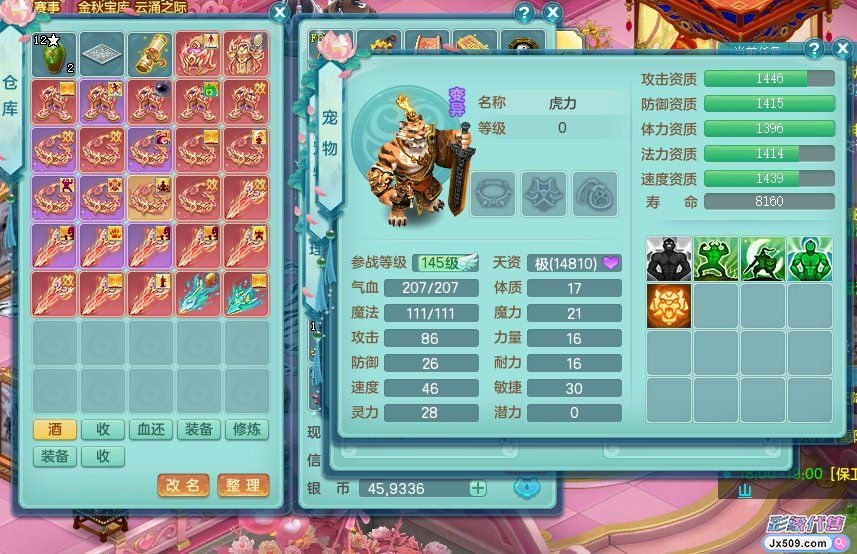Select the 仓库 (warehouse) side tab
The width and height of the screenshot is (857, 554).
(x=10, y=95)
